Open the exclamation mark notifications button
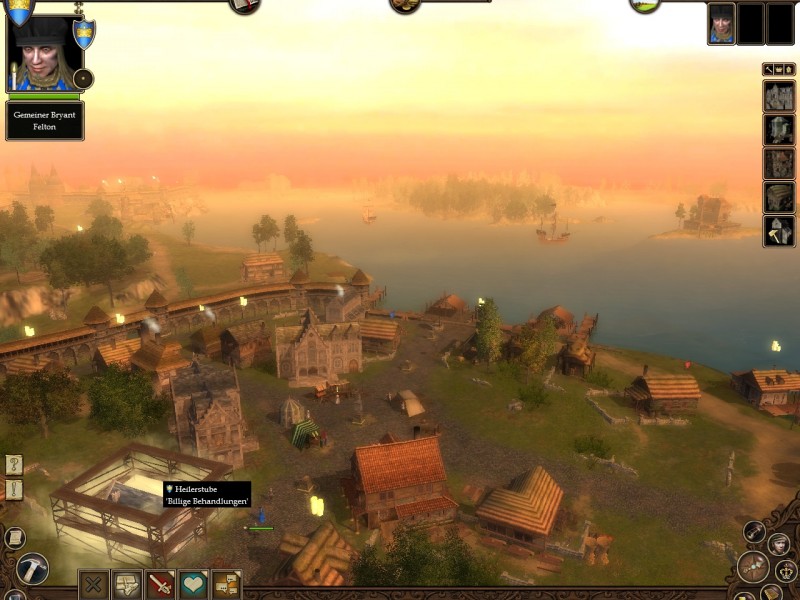 [13, 489]
